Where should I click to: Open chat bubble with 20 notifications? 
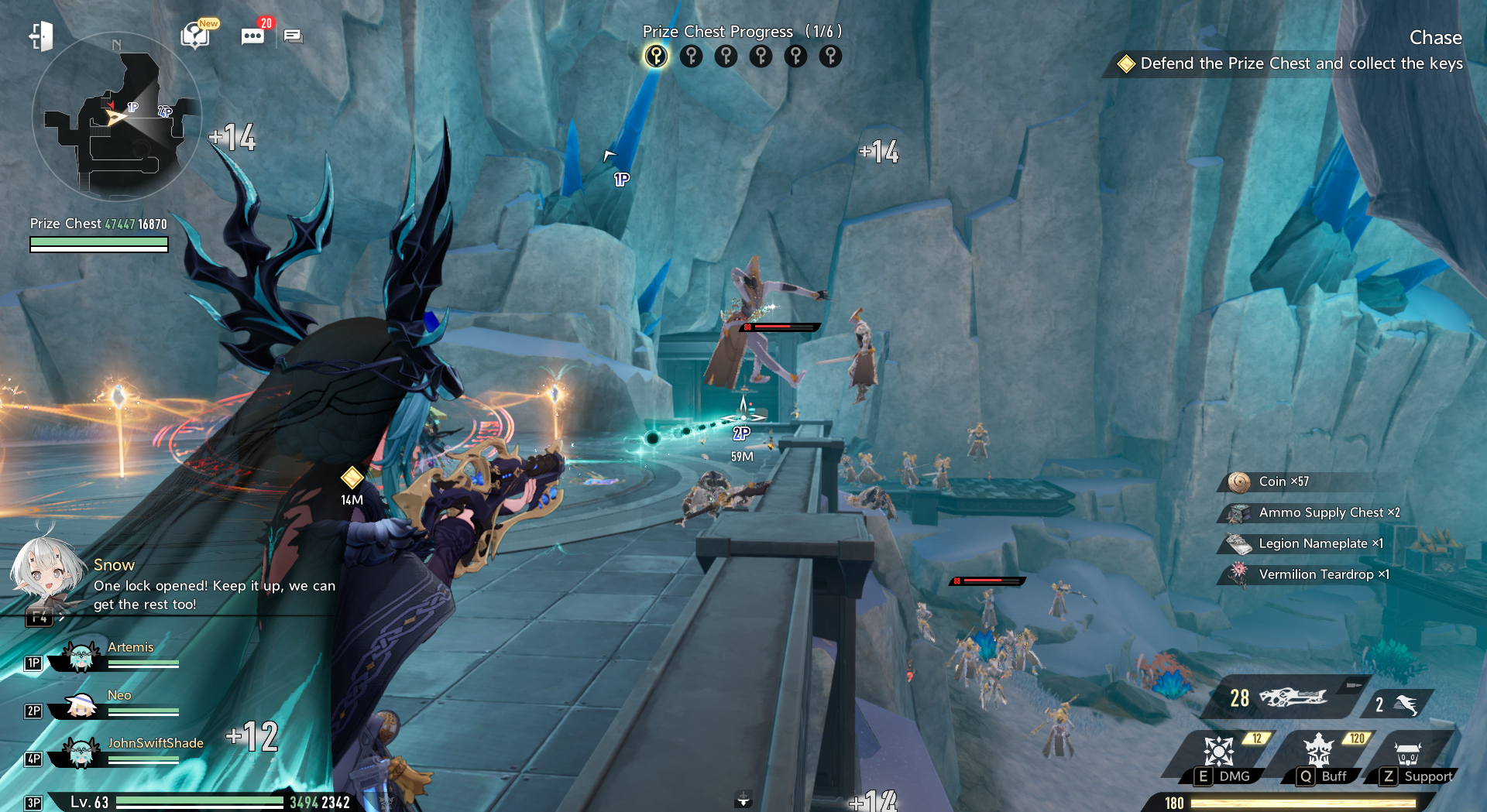click(253, 36)
